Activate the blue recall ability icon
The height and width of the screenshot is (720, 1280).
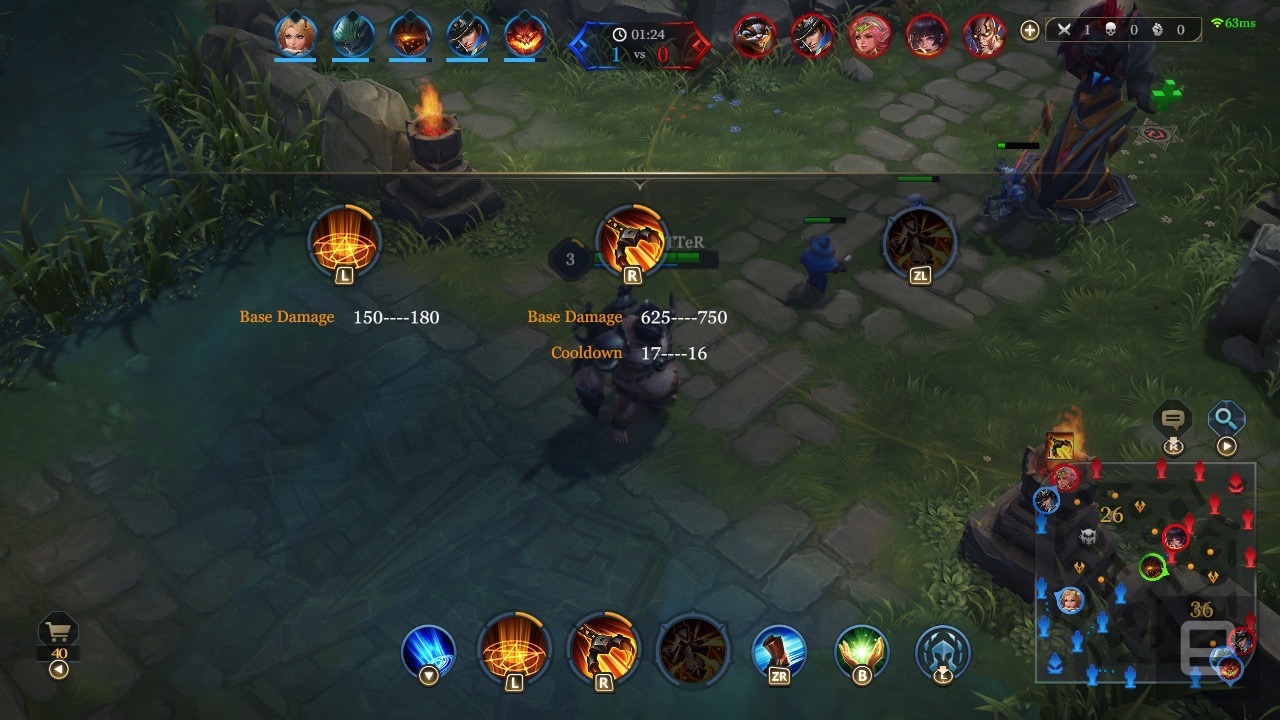[428, 651]
